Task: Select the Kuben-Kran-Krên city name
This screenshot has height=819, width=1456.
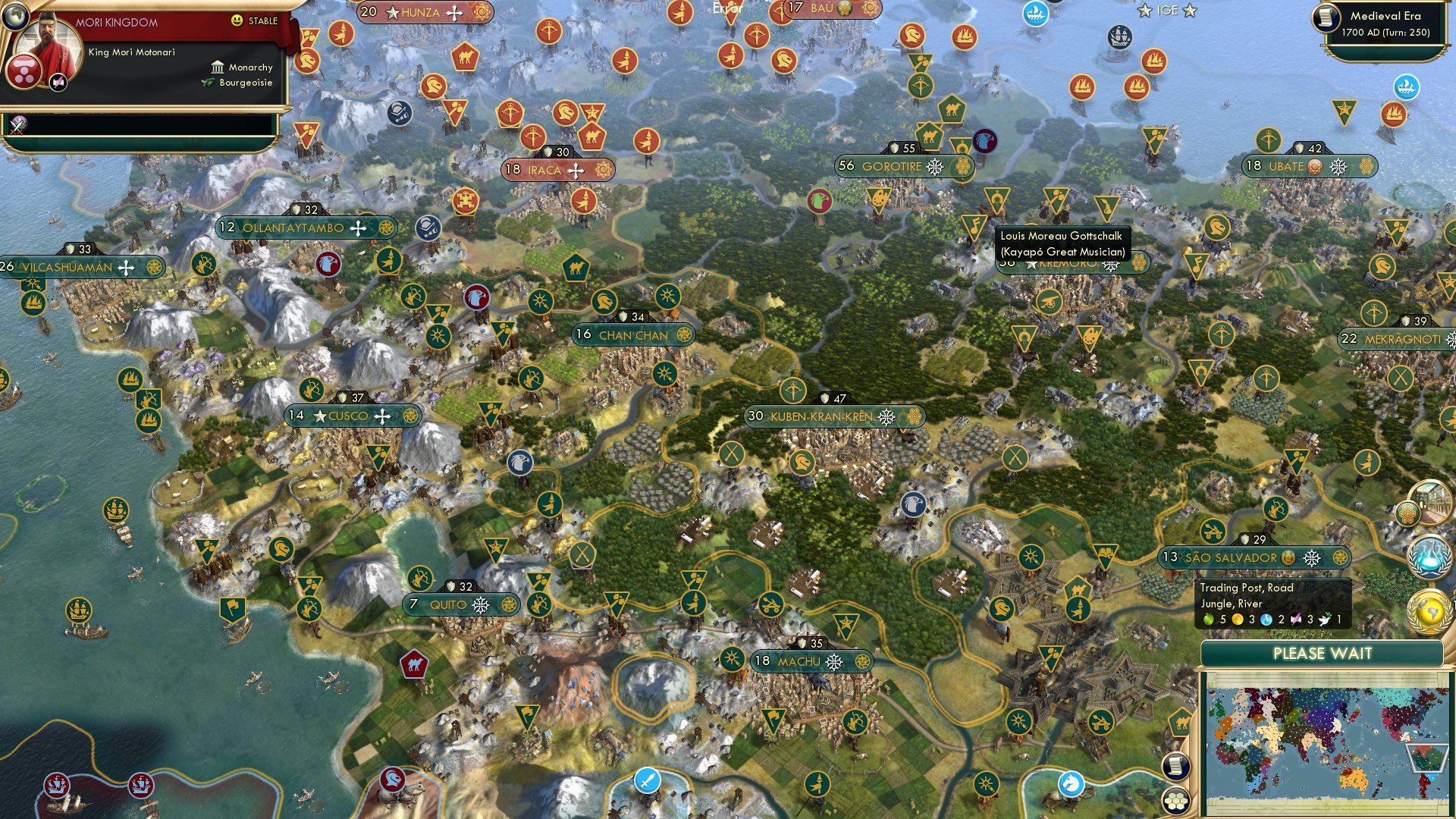Action: pyautogui.click(x=821, y=416)
